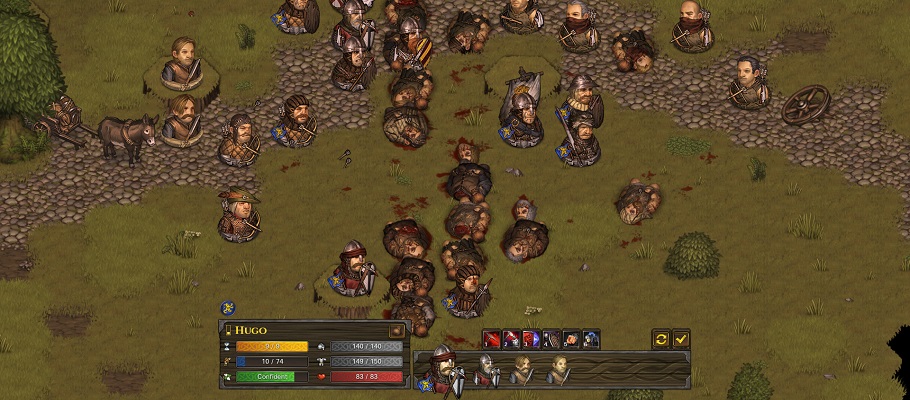Click the blue faction emblem above Hugo's panel
910x400 pixels.
click(x=228, y=309)
